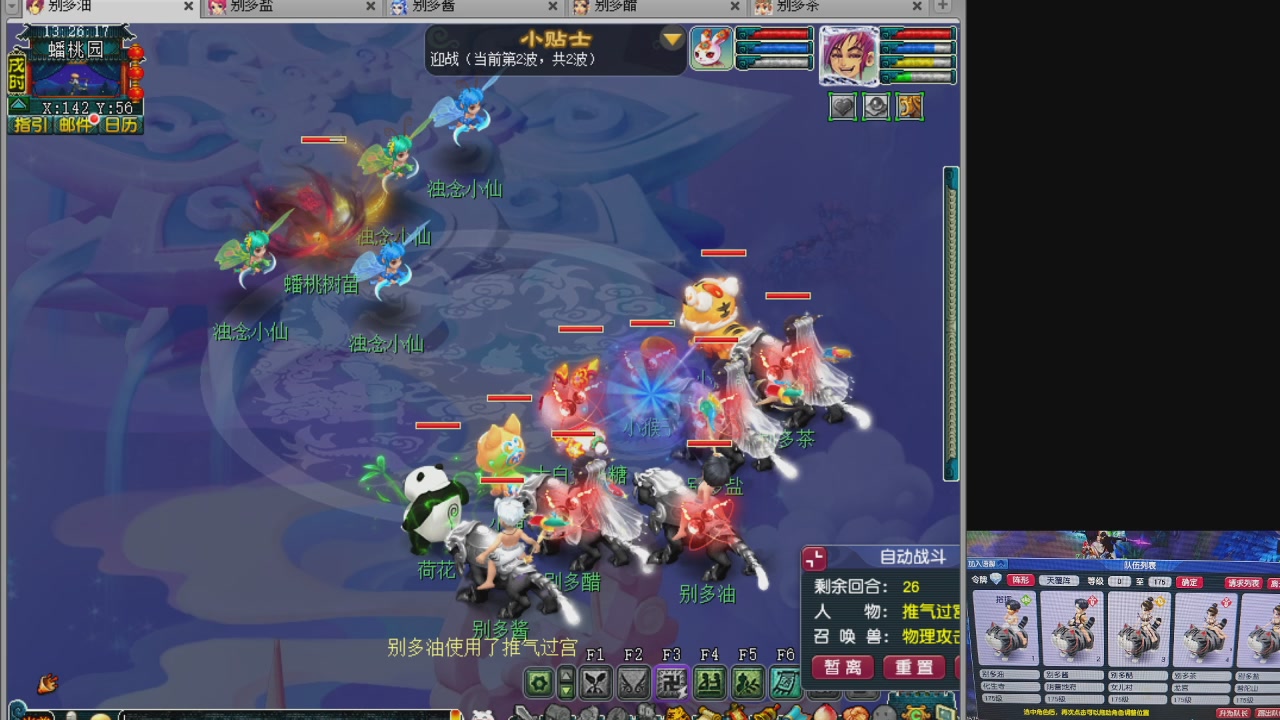
Task: Select team member thumbnail number 3
Action: tap(1139, 630)
